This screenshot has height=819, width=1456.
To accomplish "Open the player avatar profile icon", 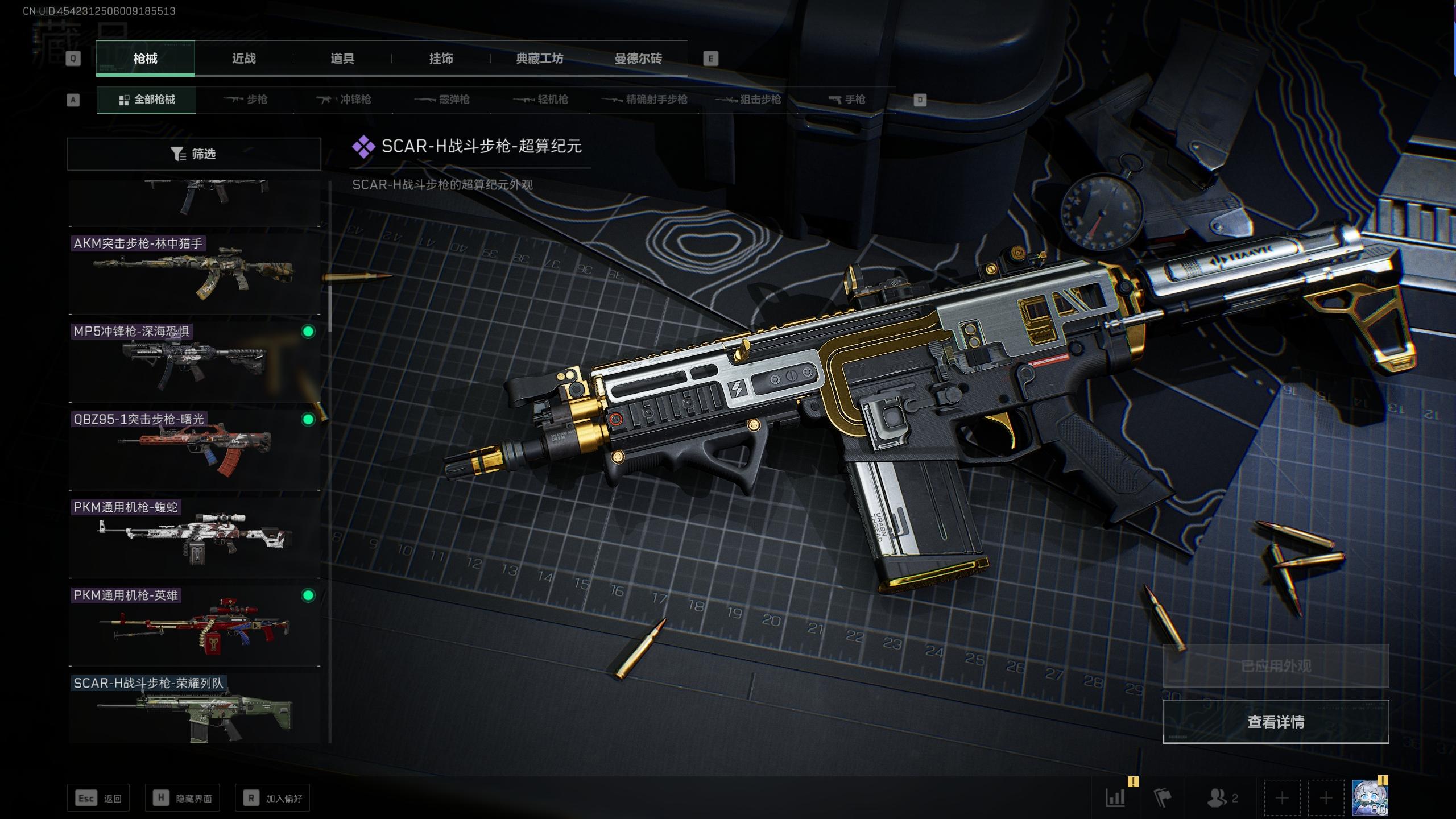I will [1370, 798].
